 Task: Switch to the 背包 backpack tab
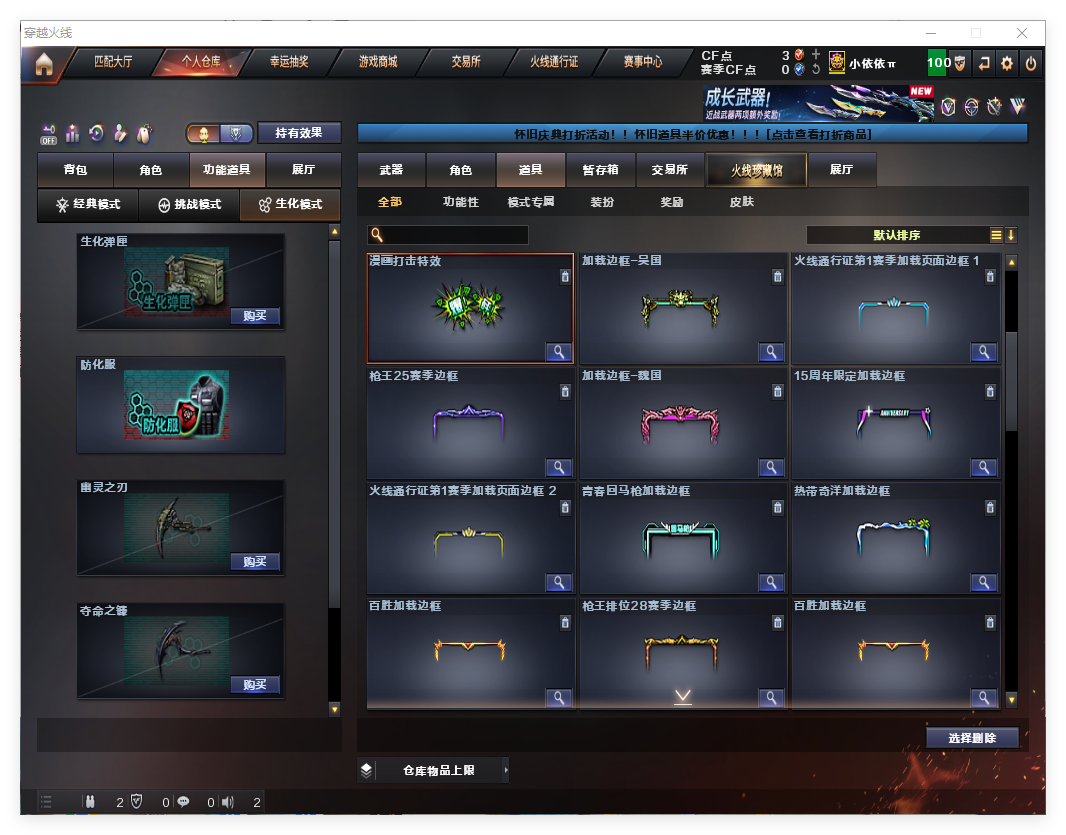75,170
